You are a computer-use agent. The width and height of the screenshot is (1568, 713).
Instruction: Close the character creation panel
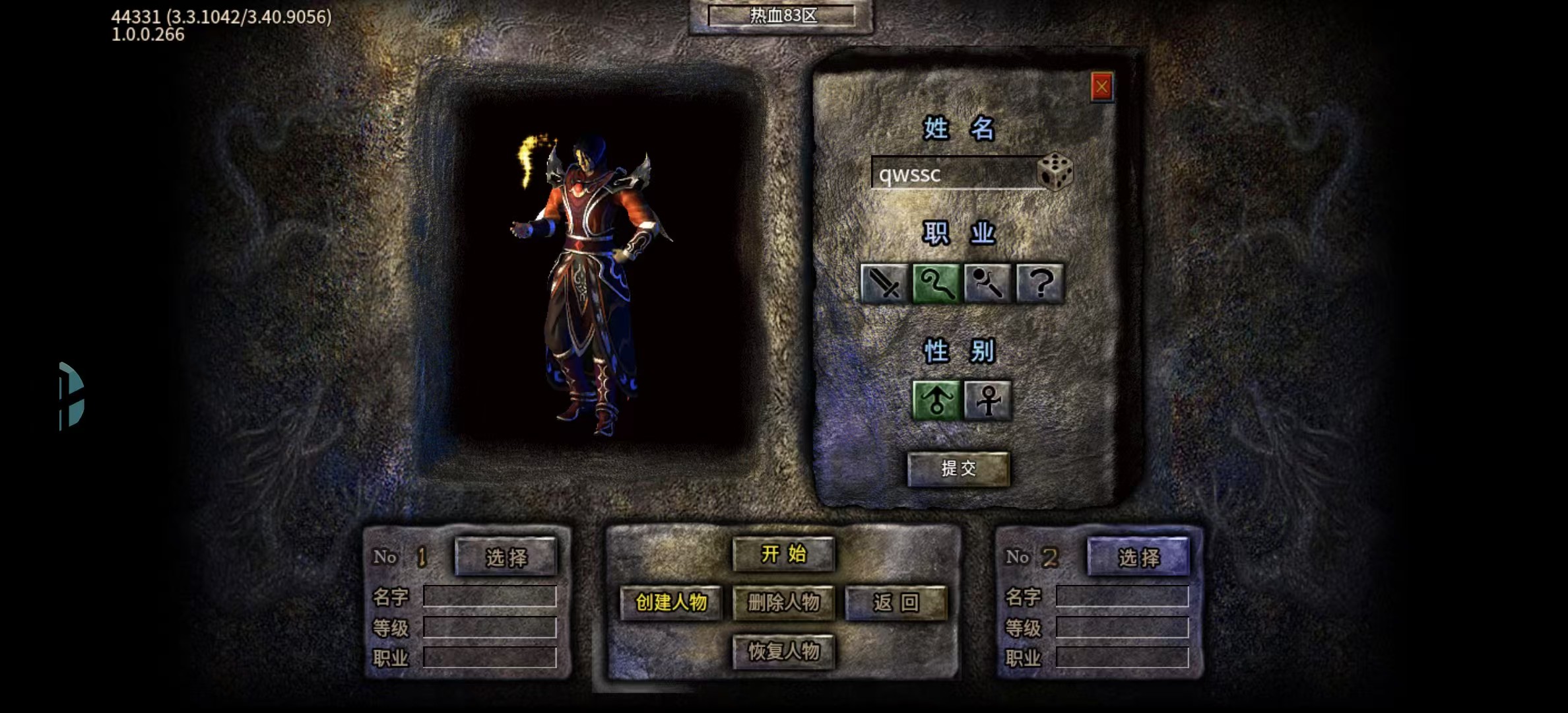pyautogui.click(x=1101, y=87)
